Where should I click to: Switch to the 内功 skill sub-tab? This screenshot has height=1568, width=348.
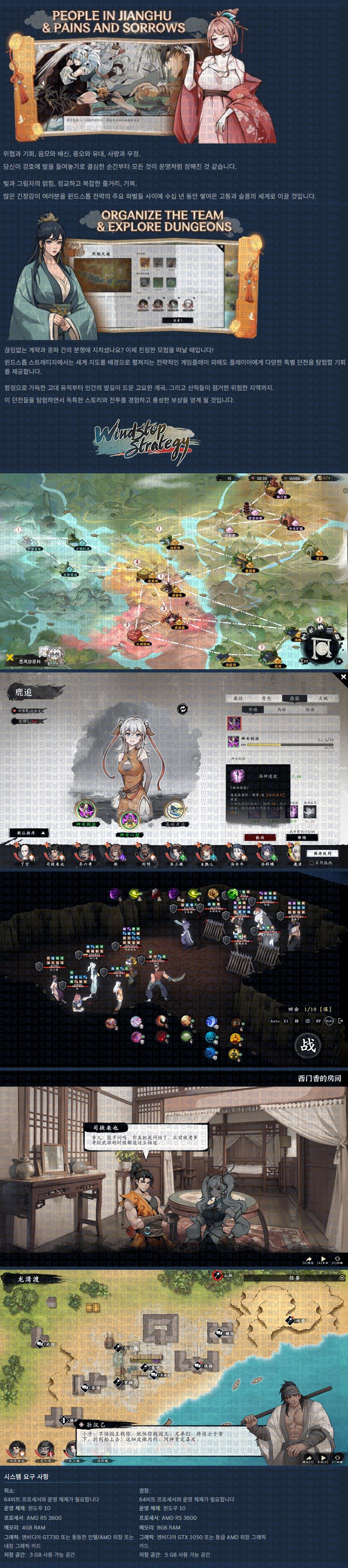tap(281, 709)
